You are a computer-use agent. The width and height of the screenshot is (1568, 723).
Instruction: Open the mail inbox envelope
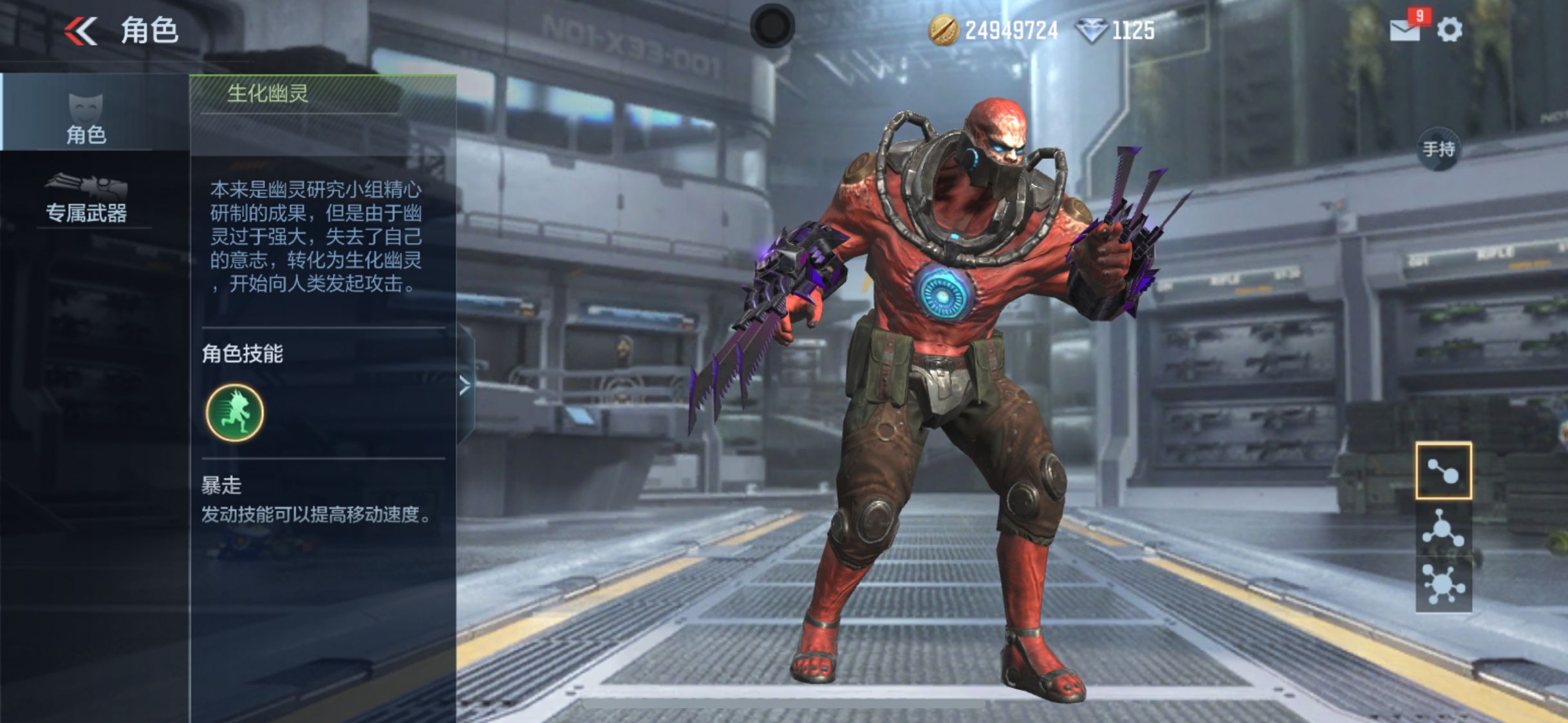pyautogui.click(x=1405, y=30)
